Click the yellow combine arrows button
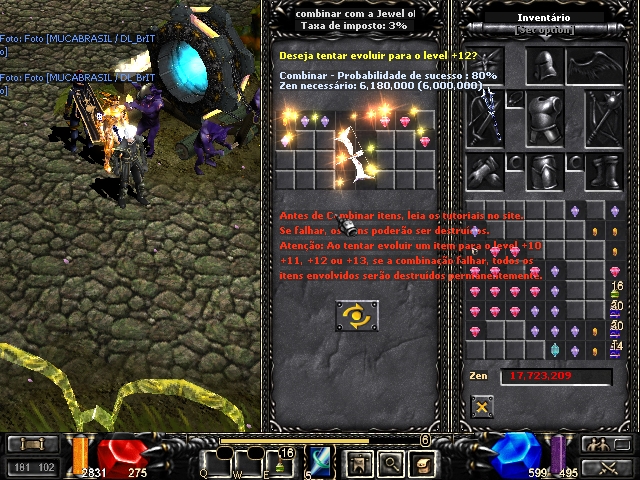Screen dimensions: 640x480 click(x=356, y=316)
